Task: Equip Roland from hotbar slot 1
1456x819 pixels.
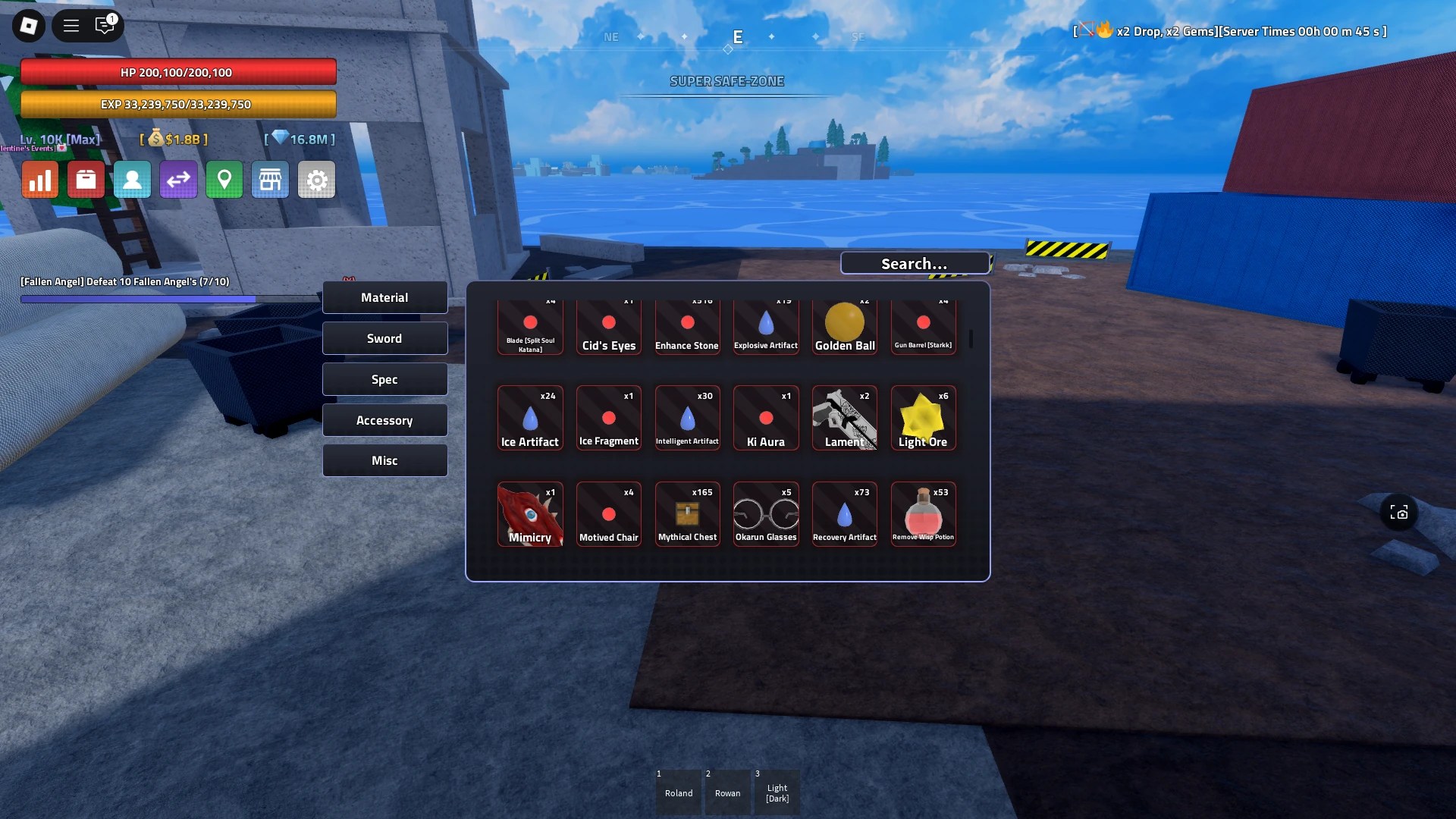Action: click(678, 792)
